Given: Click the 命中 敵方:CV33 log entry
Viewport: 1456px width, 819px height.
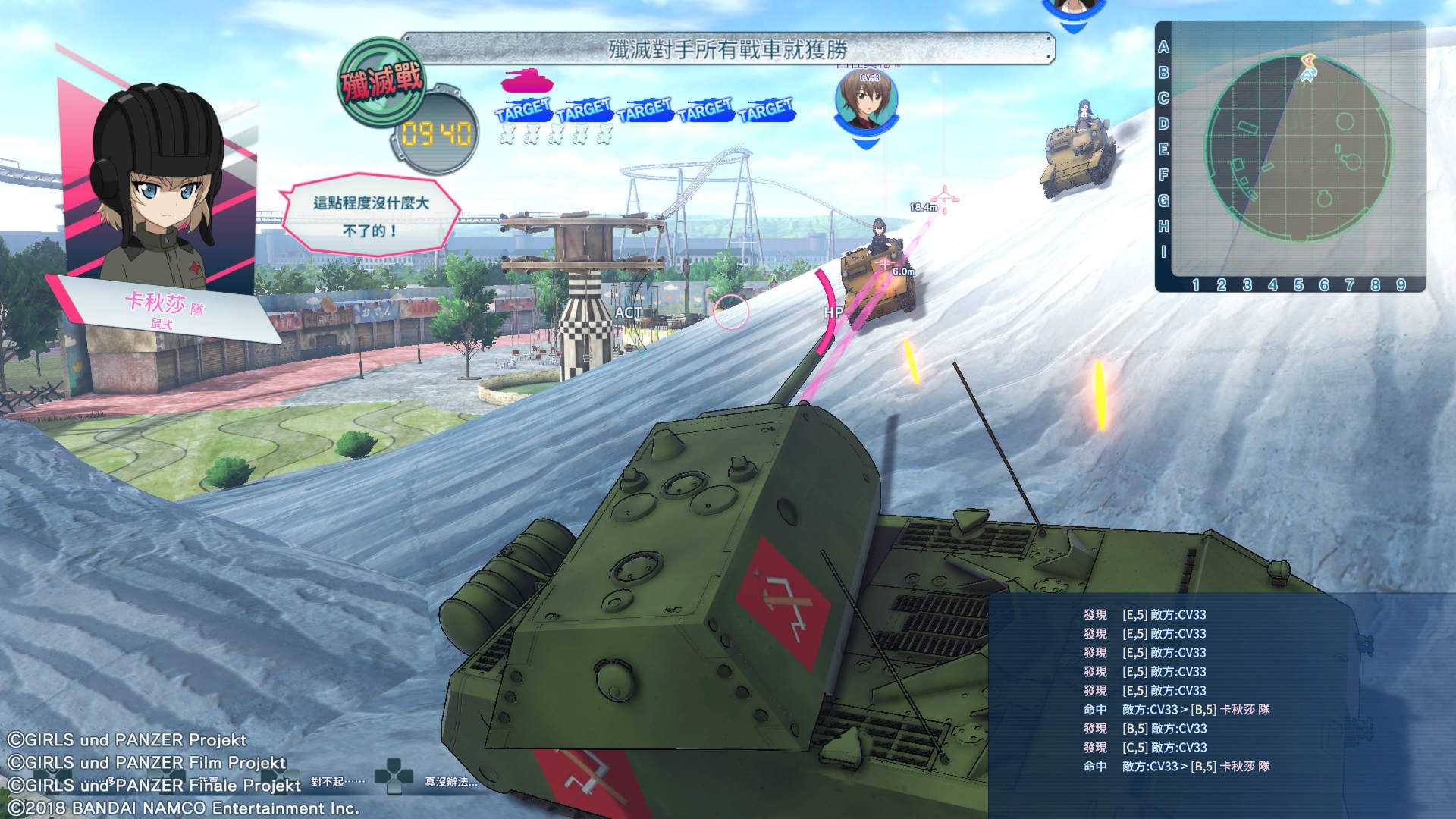Looking at the screenshot, I should [x=1175, y=709].
